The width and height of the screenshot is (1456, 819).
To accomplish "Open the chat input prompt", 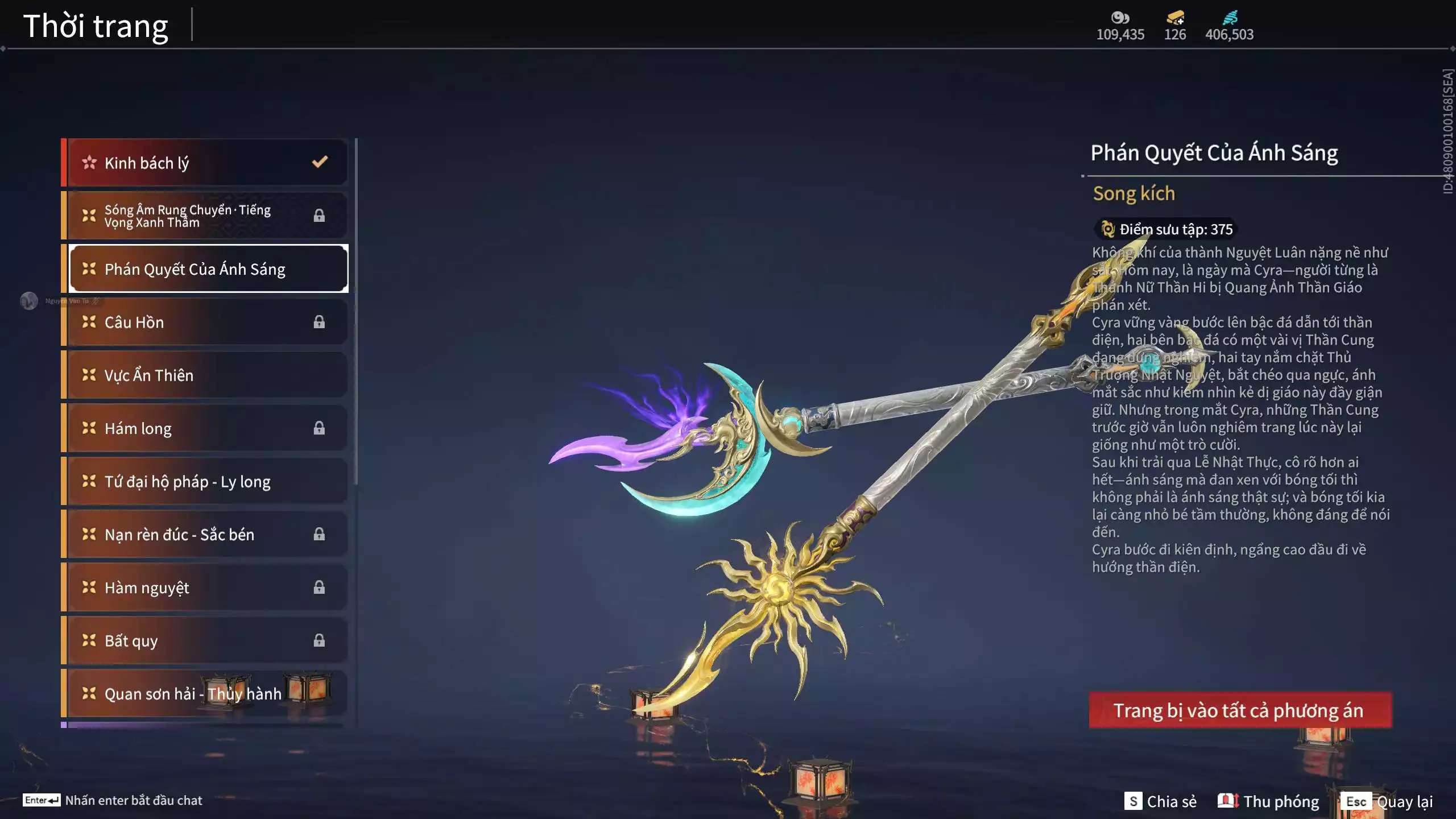I will (113, 800).
